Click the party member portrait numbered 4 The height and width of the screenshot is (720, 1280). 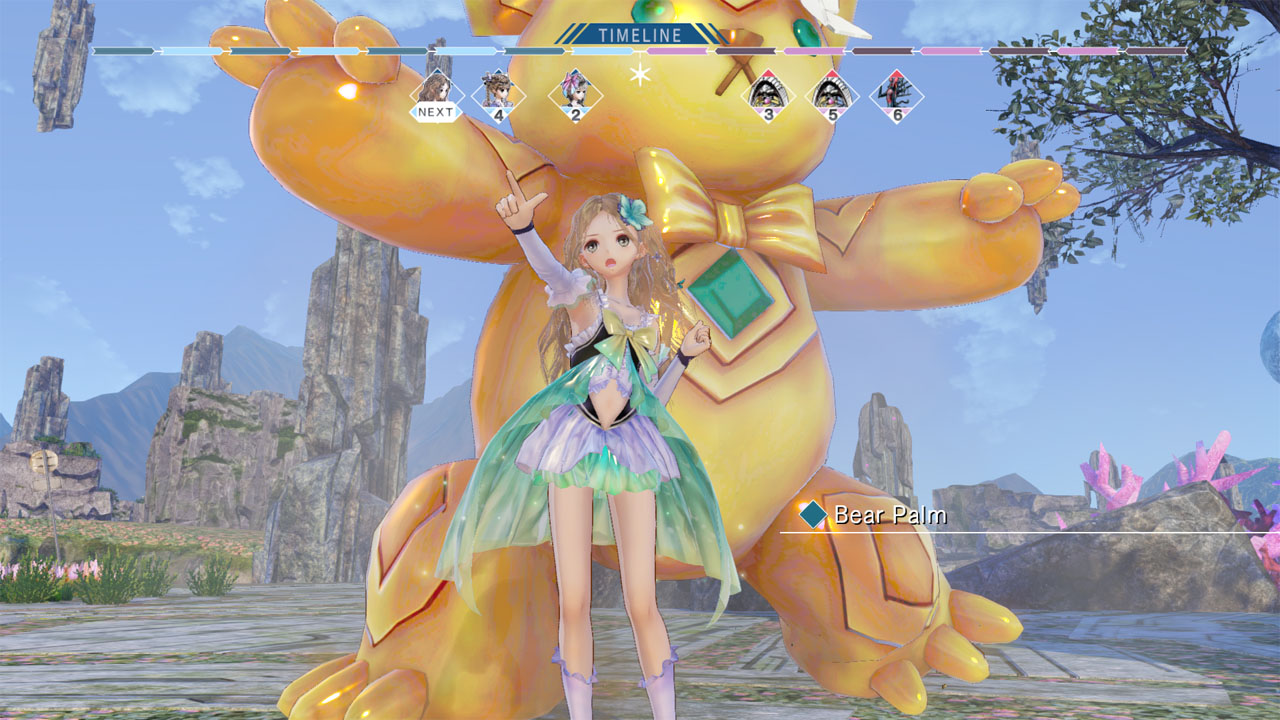click(x=498, y=96)
